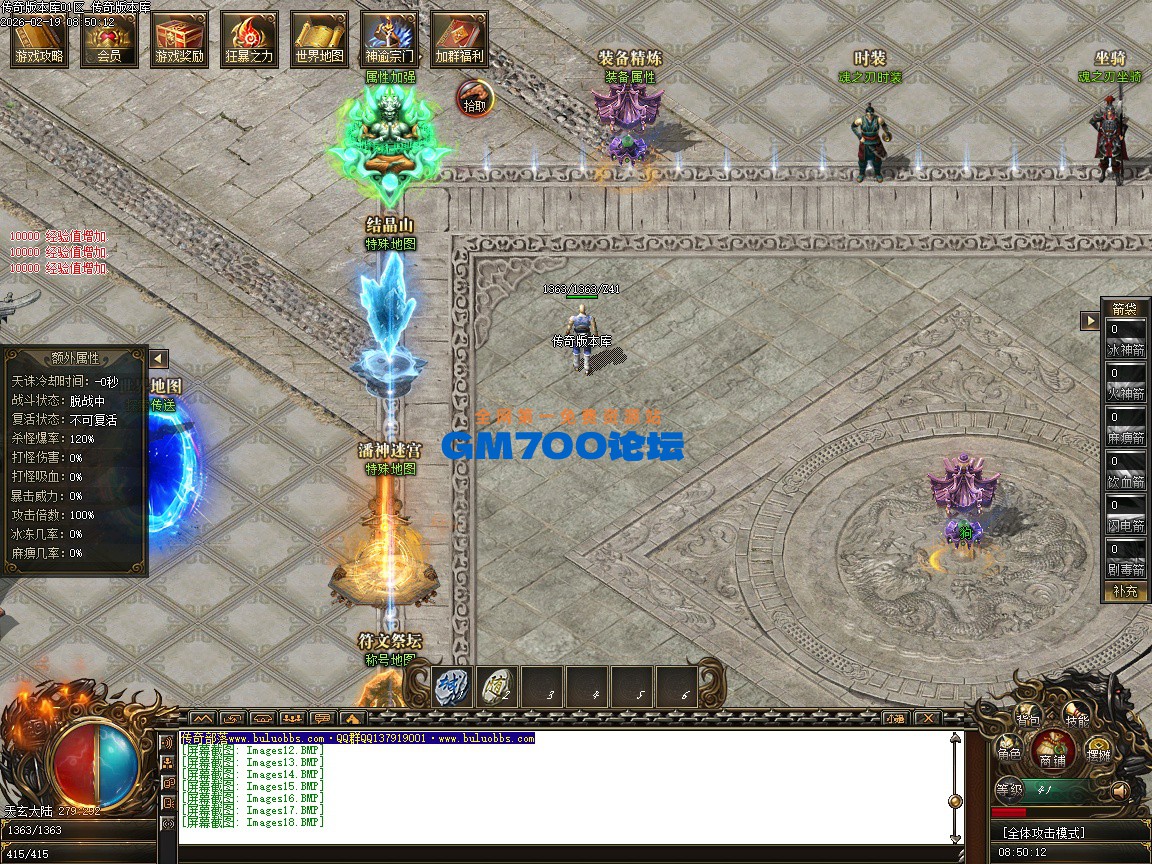Screen dimensions: 1152x864
Task: Click the 补充 refill button
Action: (1126, 591)
